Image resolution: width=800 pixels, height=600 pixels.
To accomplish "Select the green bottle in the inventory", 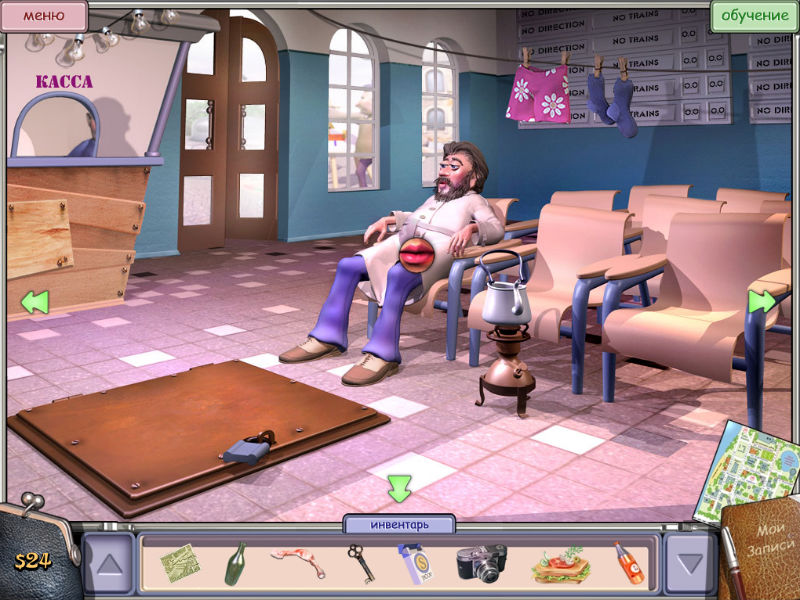I will pos(236,563).
